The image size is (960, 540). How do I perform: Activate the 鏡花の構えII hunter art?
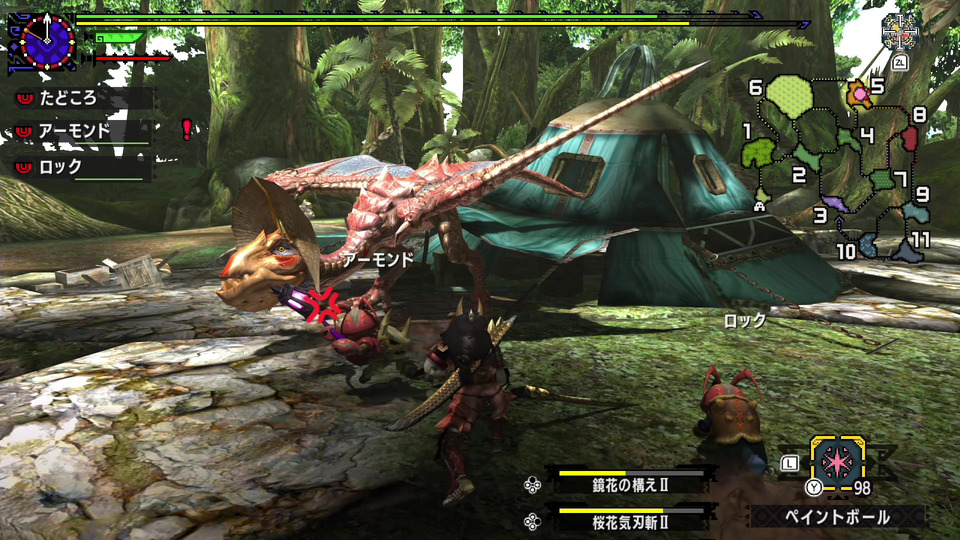629,484
